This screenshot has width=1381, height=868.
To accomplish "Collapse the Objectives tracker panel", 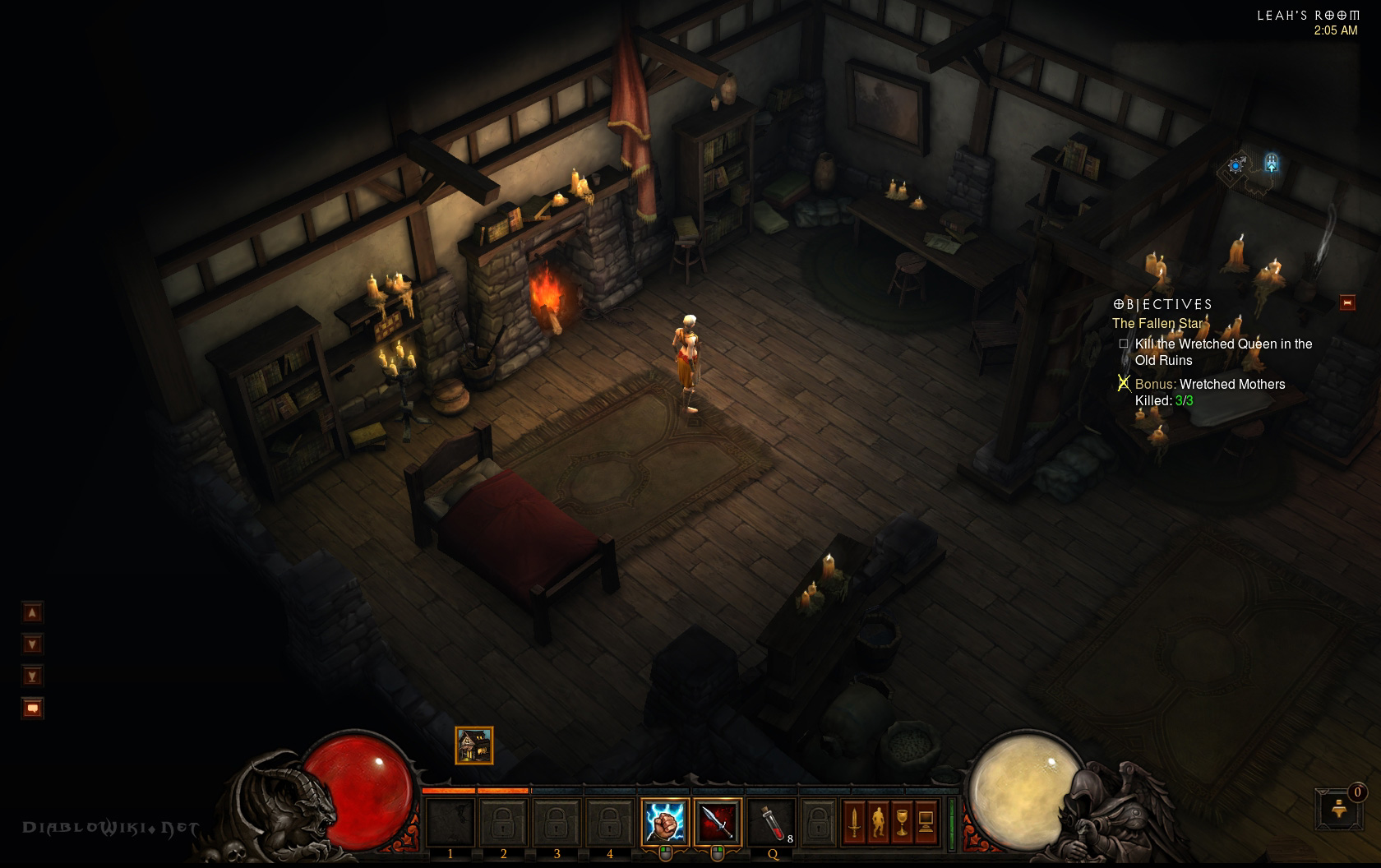I will click(x=1347, y=303).
